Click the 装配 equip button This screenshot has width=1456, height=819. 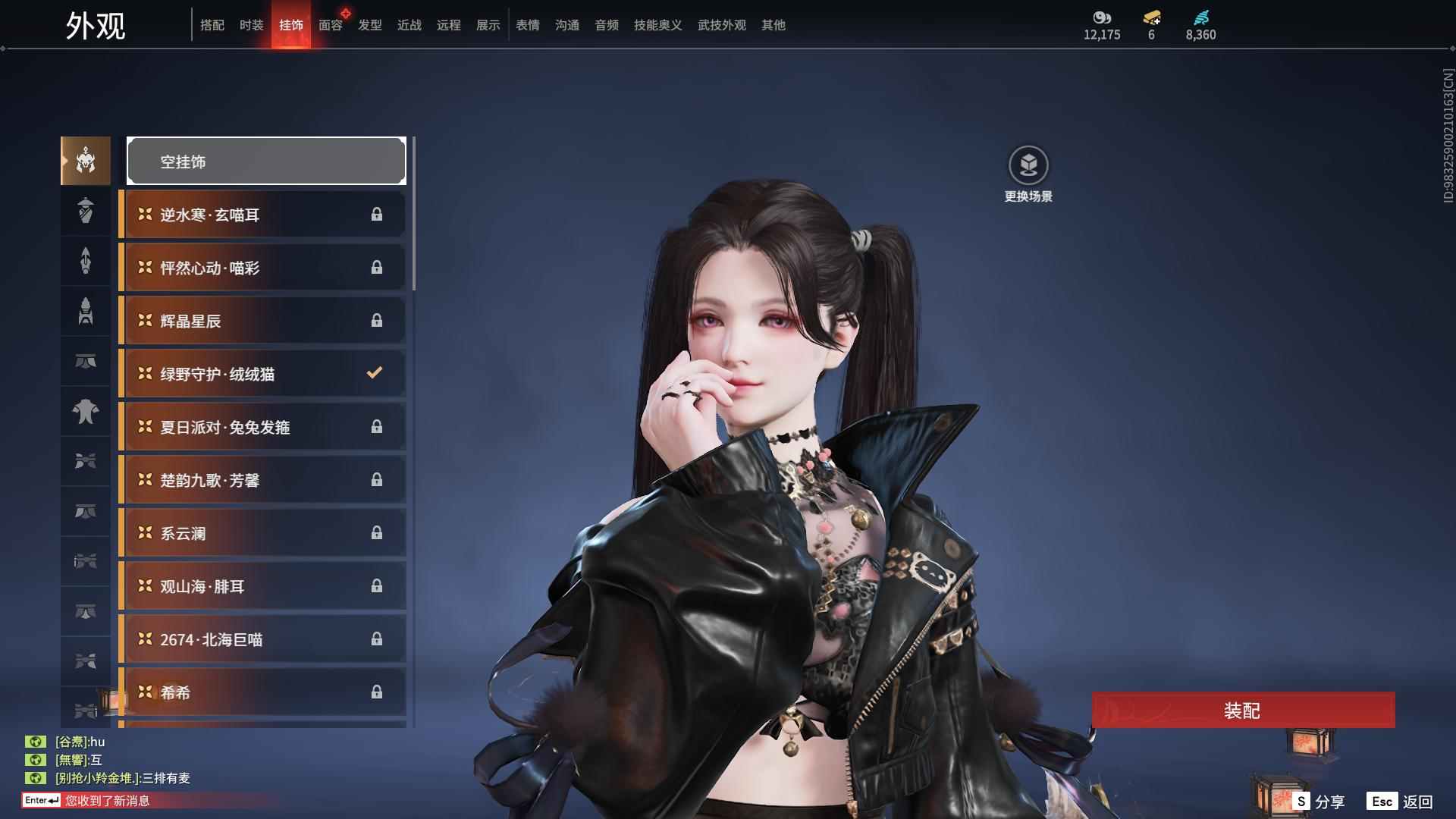point(1243,711)
